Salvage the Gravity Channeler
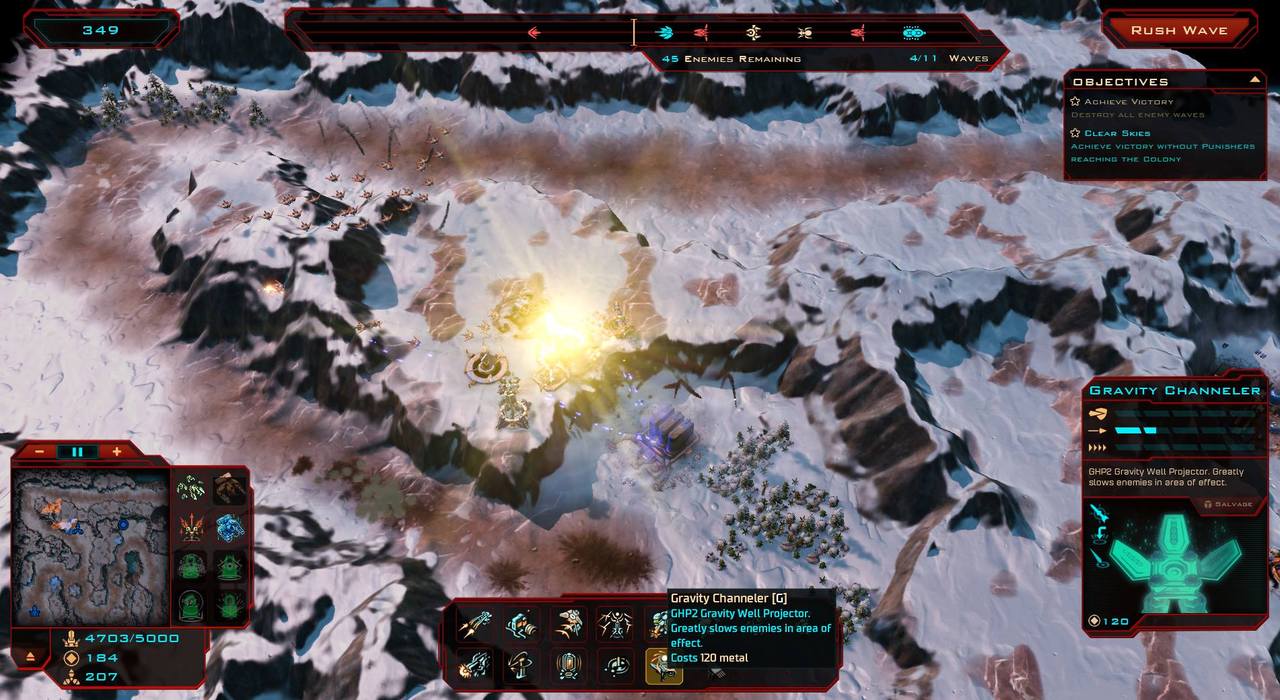This screenshot has width=1280, height=700. (1229, 505)
